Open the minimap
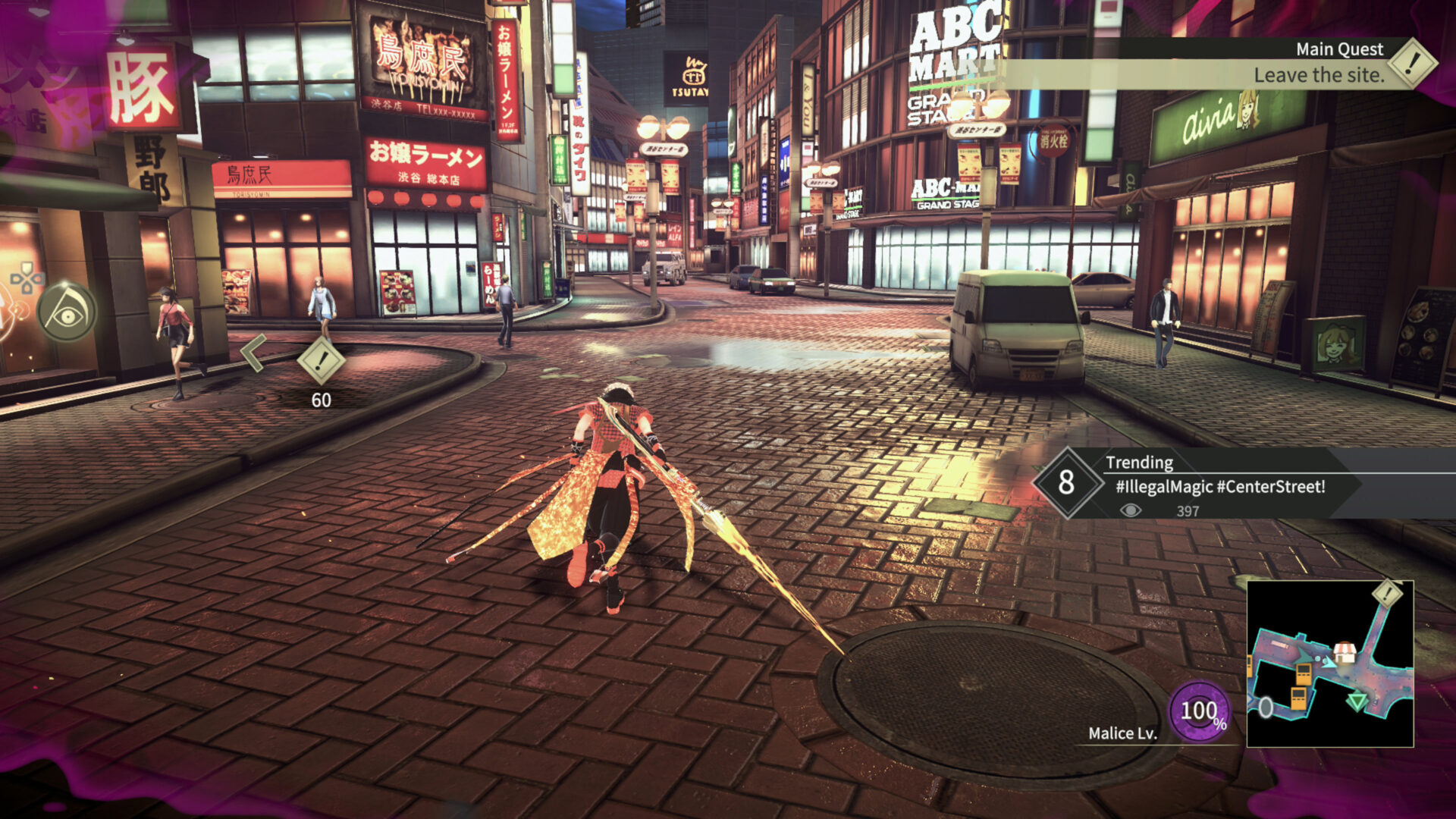The width and height of the screenshot is (1456, 819). click(1329, 664)
